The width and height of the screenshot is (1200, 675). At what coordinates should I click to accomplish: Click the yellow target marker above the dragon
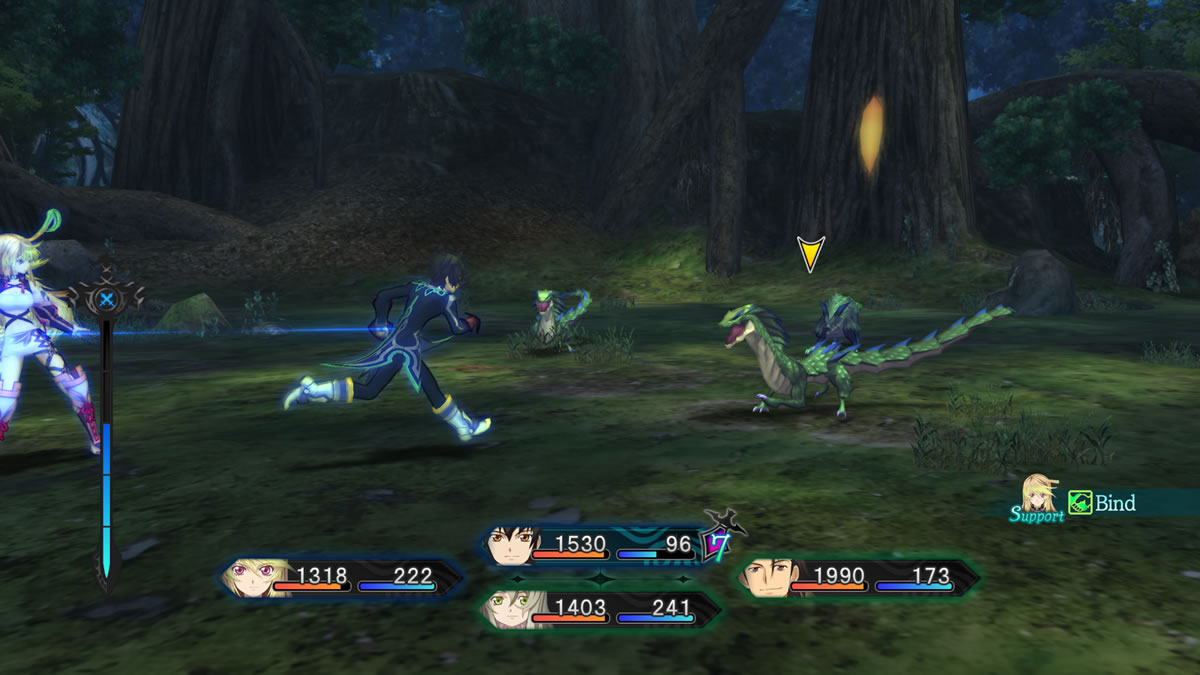810,254
